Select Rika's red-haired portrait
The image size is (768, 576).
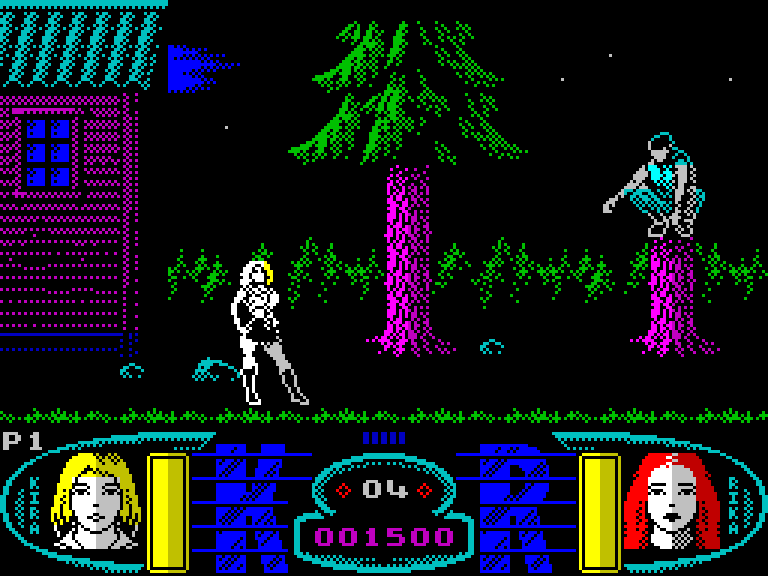[x=671, y=501]
